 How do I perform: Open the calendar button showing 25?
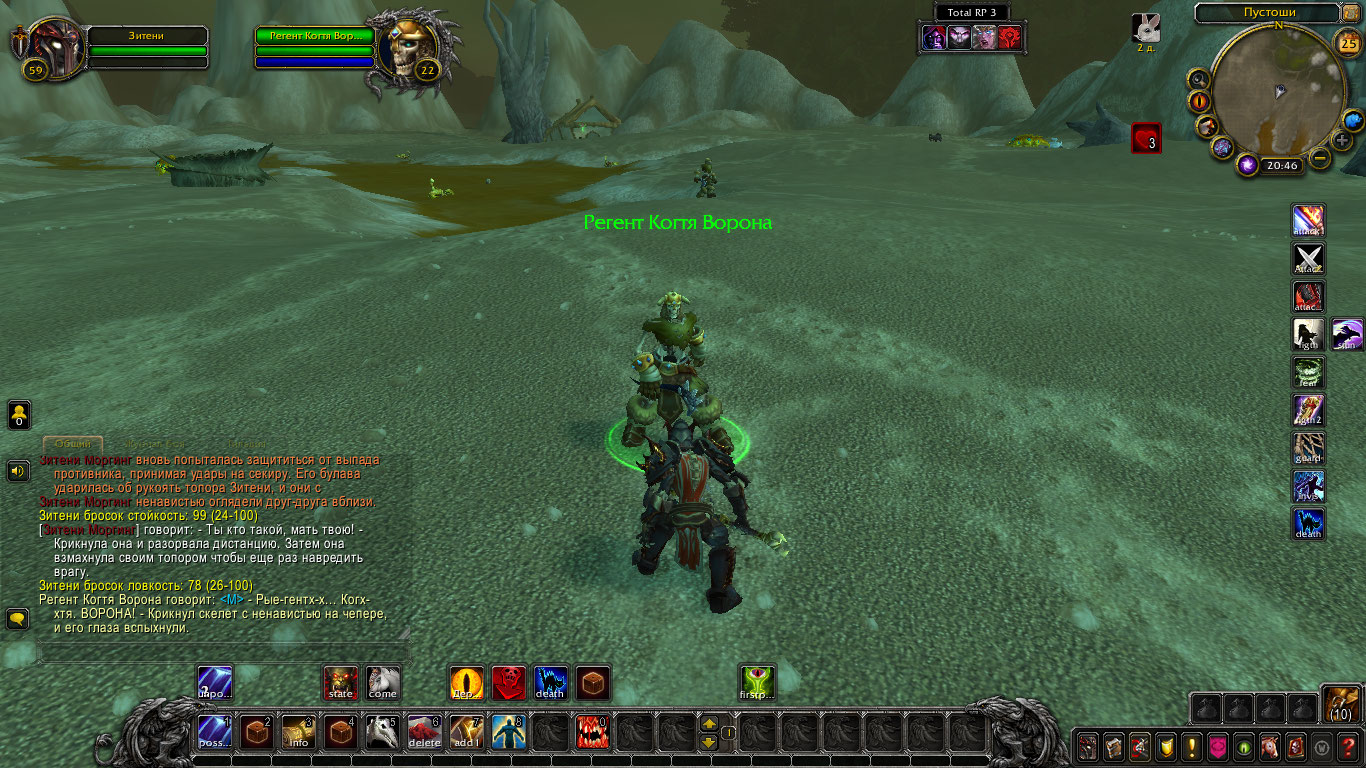[1348, 42]
